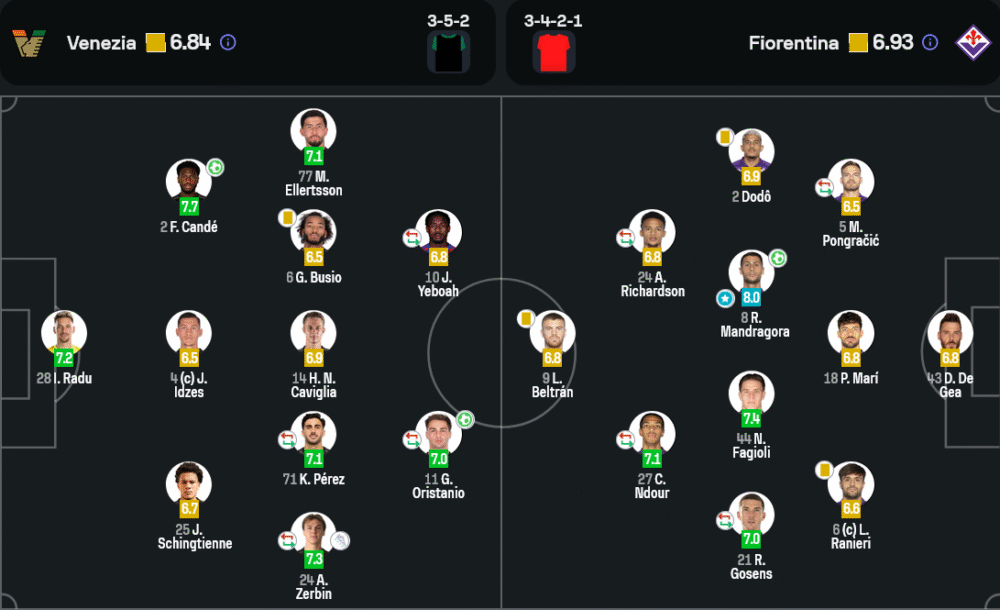This screenshot has height=610, width=1000.
Task: Show info on Fiorentina's average rating
Action: click(930, 43)
